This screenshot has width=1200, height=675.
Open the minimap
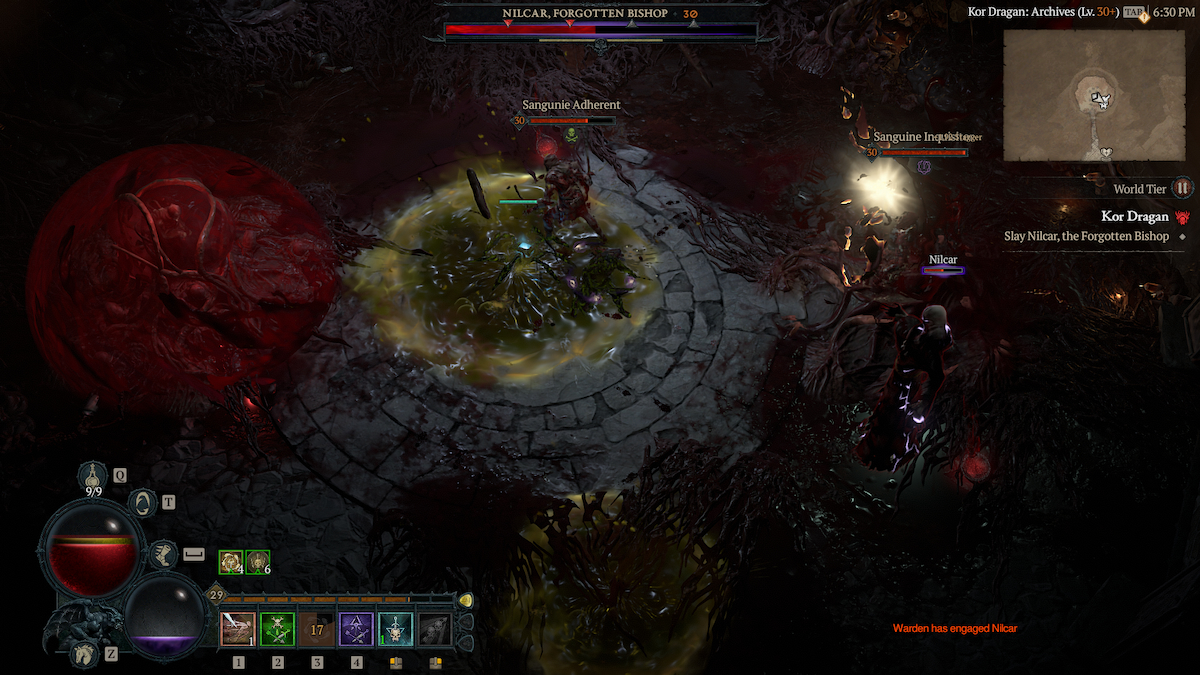click(x=1095, y=95)
